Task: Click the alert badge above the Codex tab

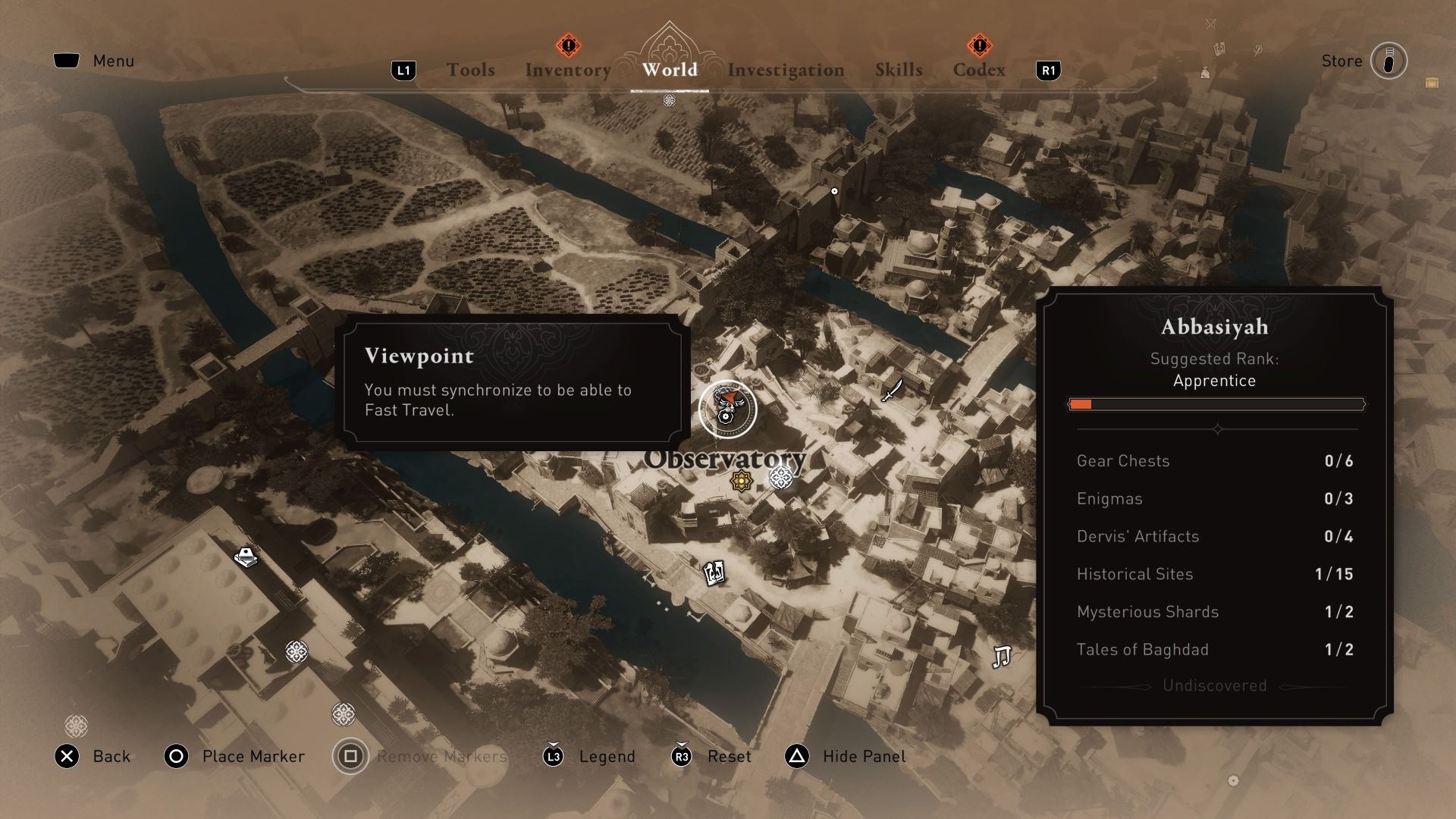Action: (x=980, y=46)
